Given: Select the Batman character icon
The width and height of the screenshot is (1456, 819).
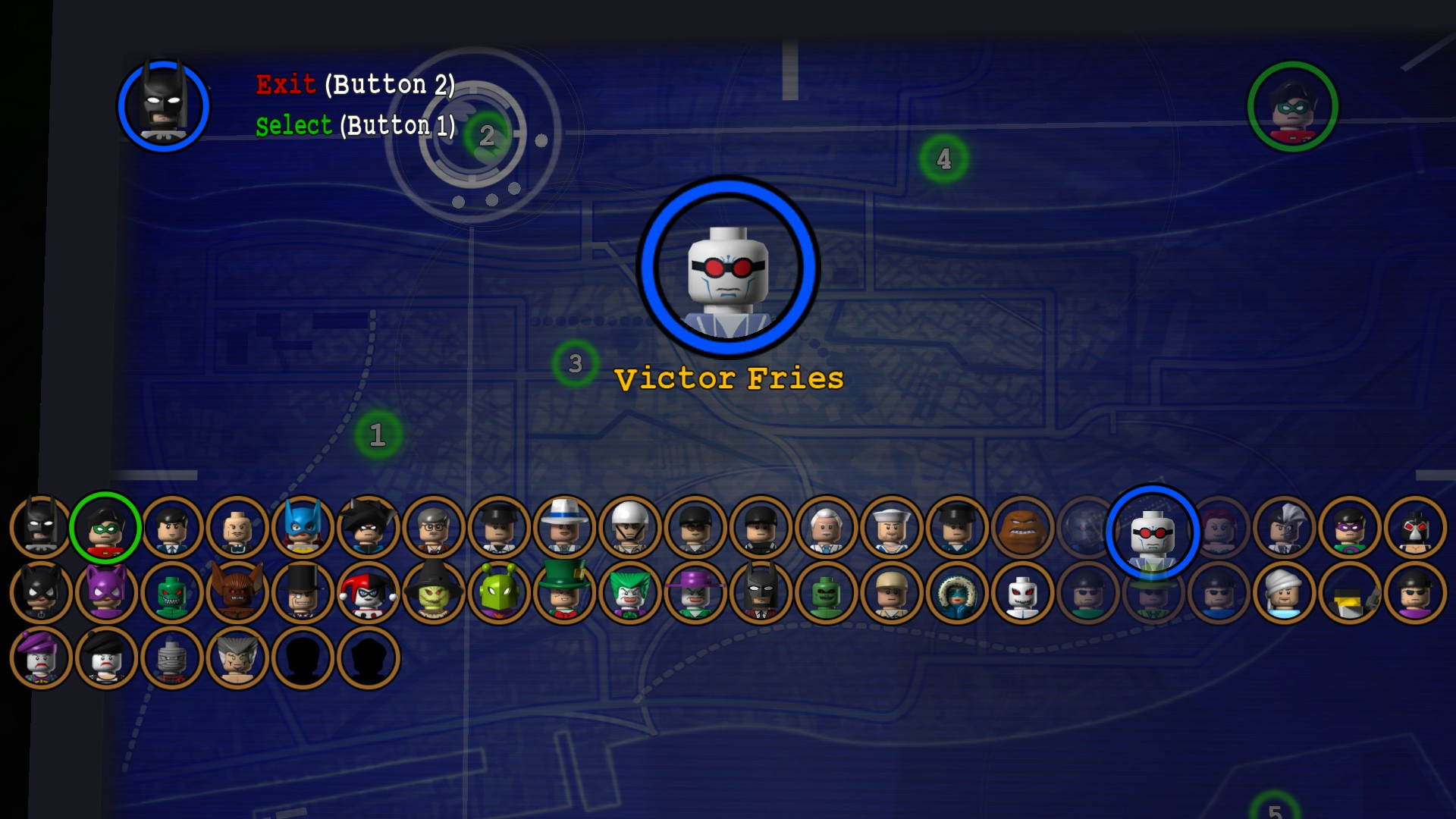Looking at the screenshot, I should tap(42, 527).
